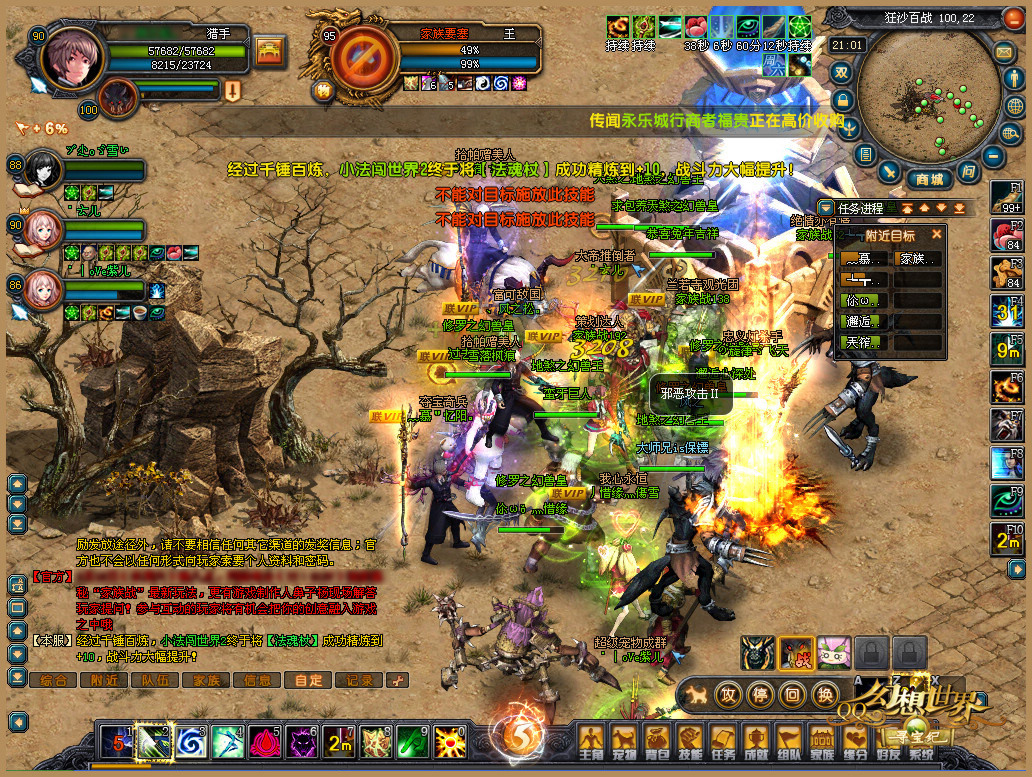
Task: Activate the blue swirl skill in hotbar
Action: [190, 741]
